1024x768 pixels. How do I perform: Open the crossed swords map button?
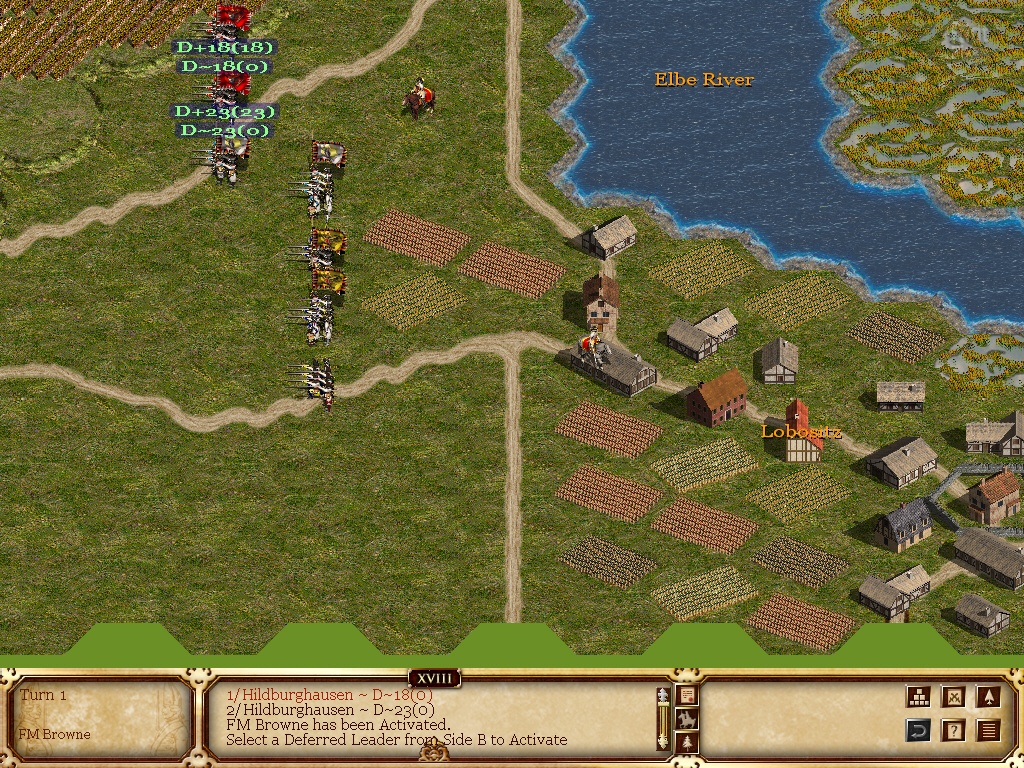click(953, 697)
